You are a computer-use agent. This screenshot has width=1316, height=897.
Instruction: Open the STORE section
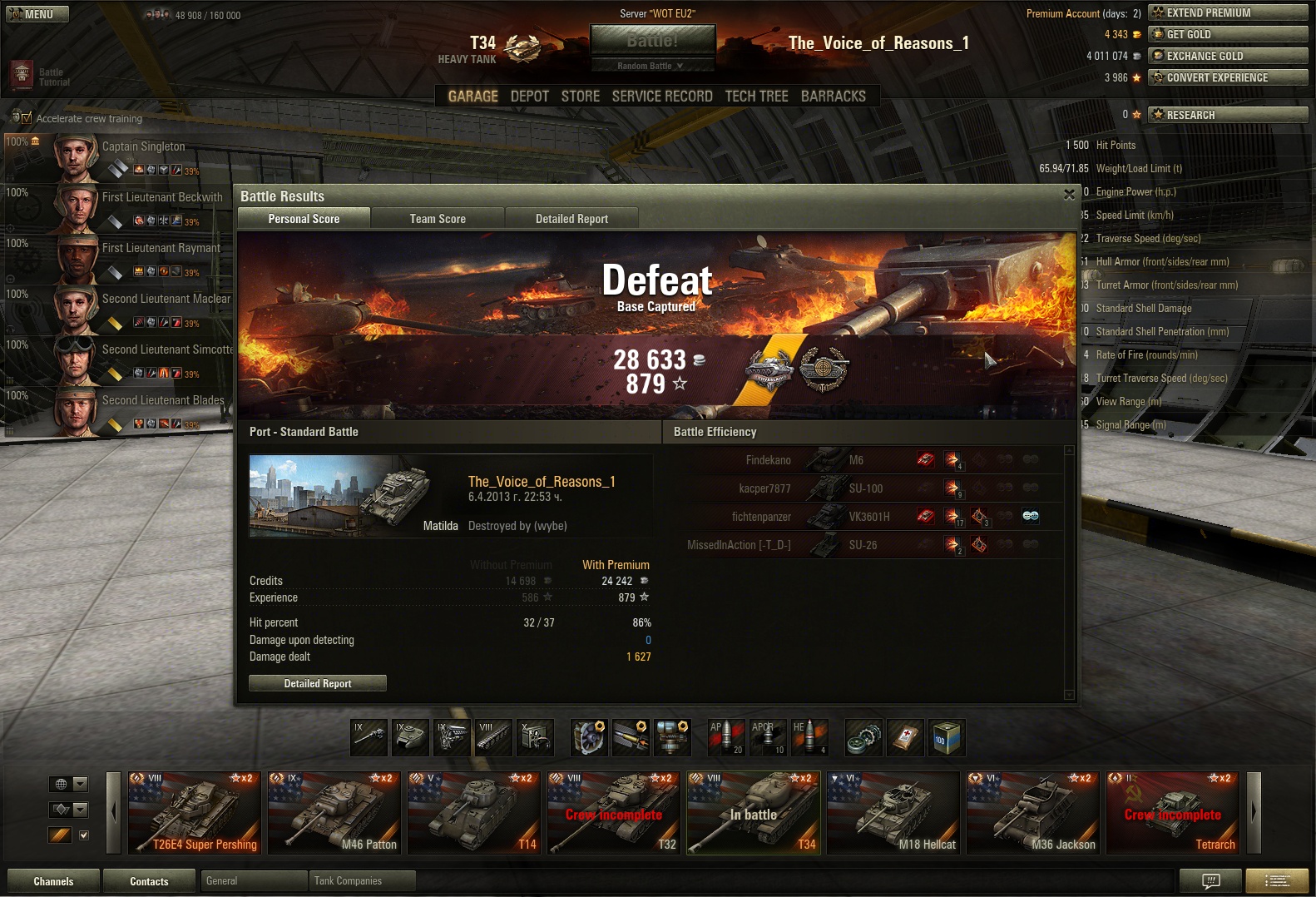pyautogui.click(x=580, y=97)
